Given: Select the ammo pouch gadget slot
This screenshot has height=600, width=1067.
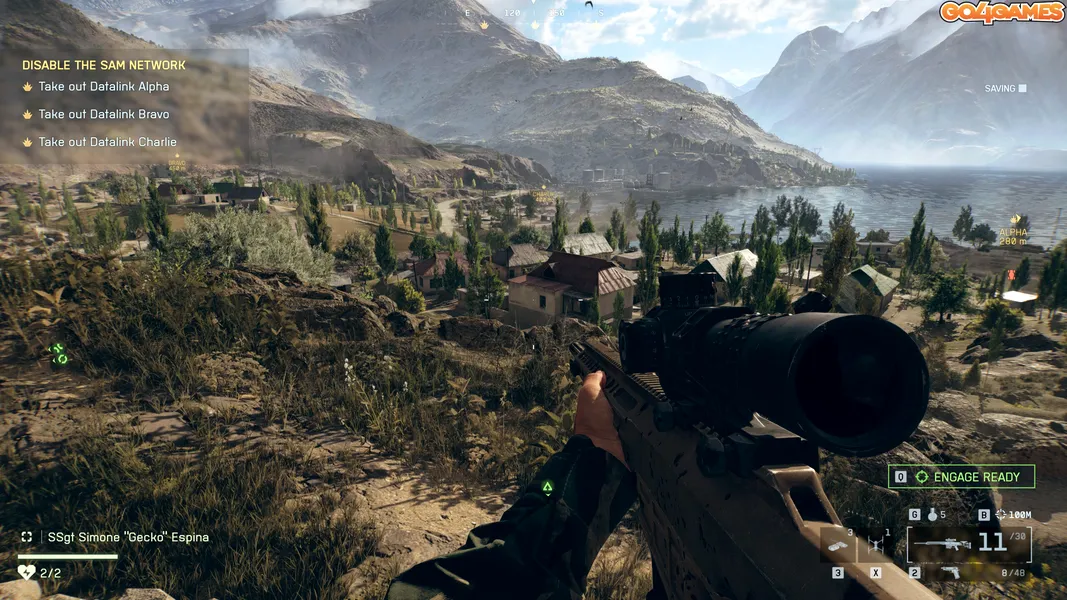Looking at the screenshot, I should [x=838, y=546].
